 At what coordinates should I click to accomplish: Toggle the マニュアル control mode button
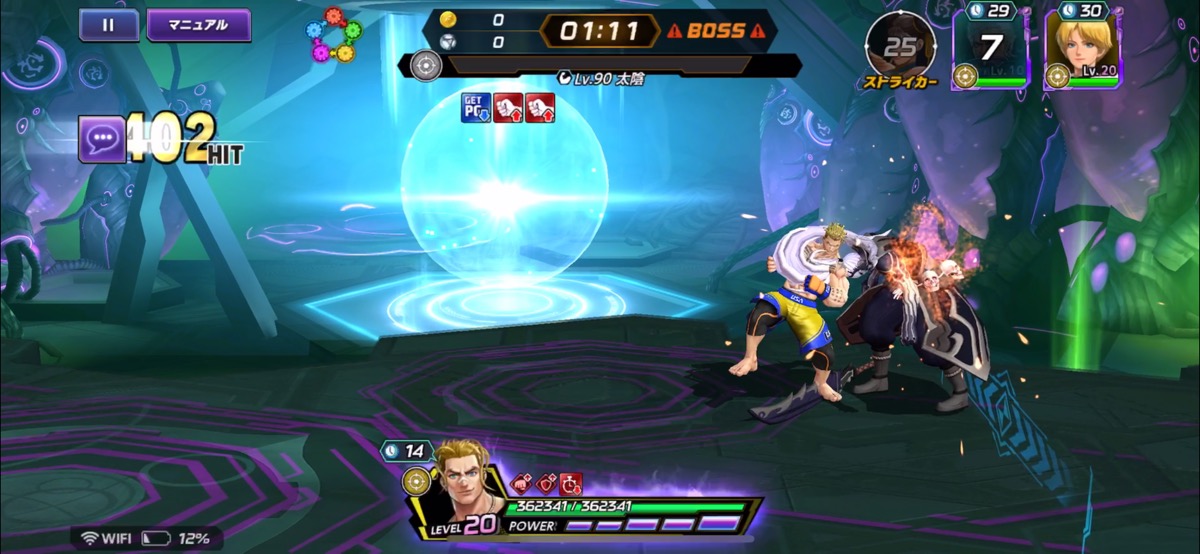[x=198, y=25]
